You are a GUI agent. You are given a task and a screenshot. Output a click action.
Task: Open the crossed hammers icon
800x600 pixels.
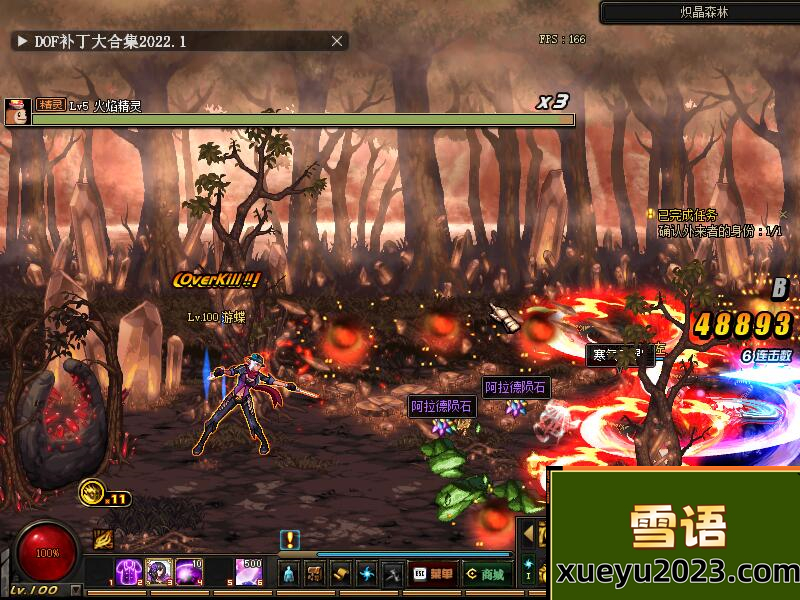(393, 573)
